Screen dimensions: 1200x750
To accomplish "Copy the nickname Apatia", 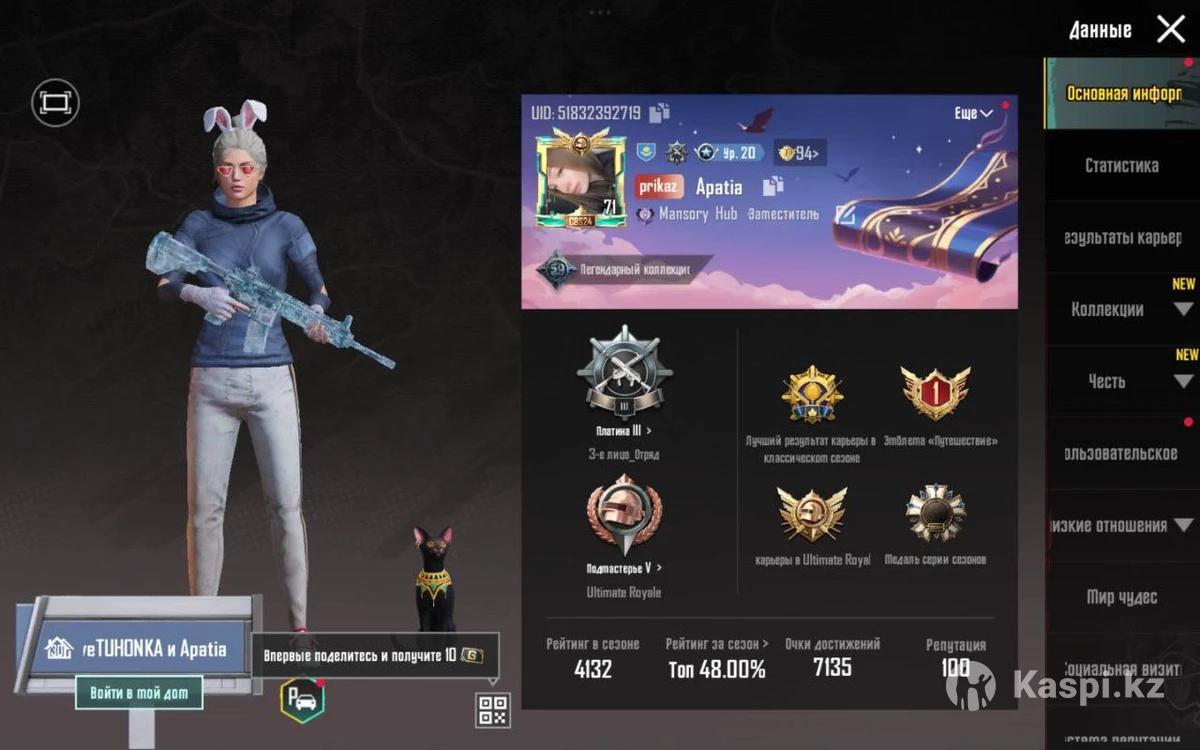I will pos(773,186).
